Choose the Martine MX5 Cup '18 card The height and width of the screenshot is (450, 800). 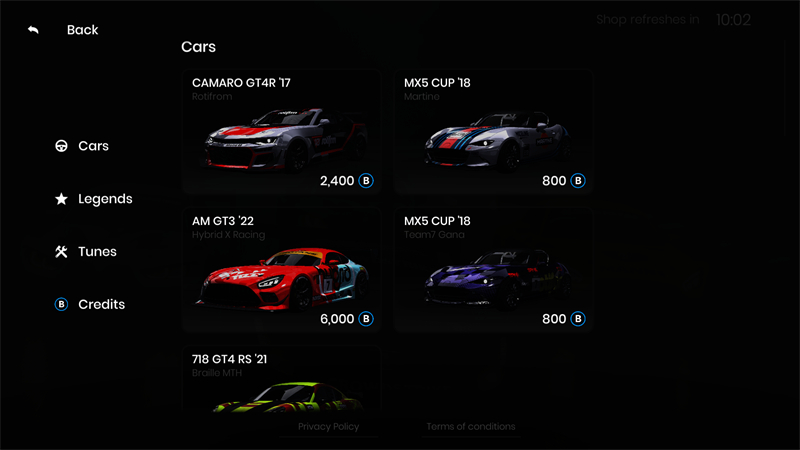click(x=492, y=131)
